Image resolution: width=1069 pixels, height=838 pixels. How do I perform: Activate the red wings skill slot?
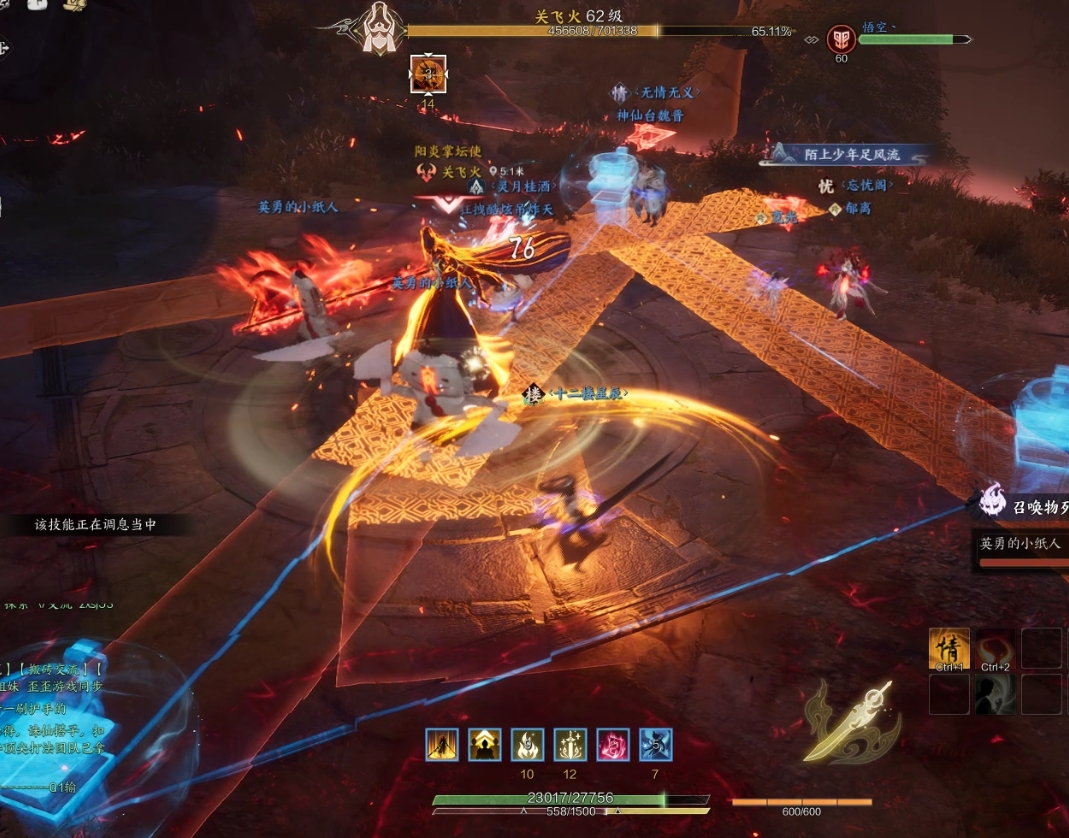(995, 648)
